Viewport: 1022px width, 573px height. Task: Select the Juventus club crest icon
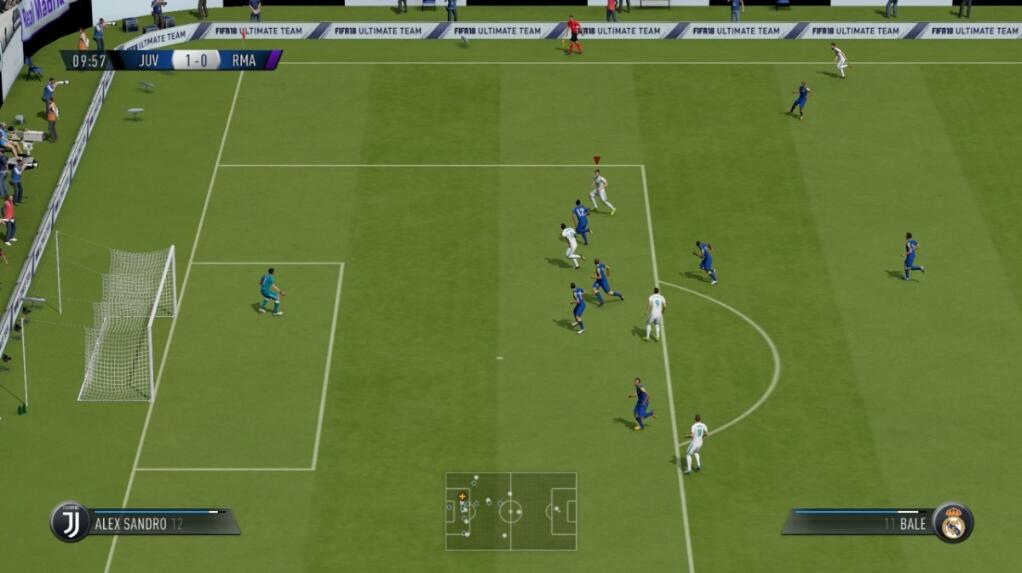pyautogui.click(x=70, y=522)
